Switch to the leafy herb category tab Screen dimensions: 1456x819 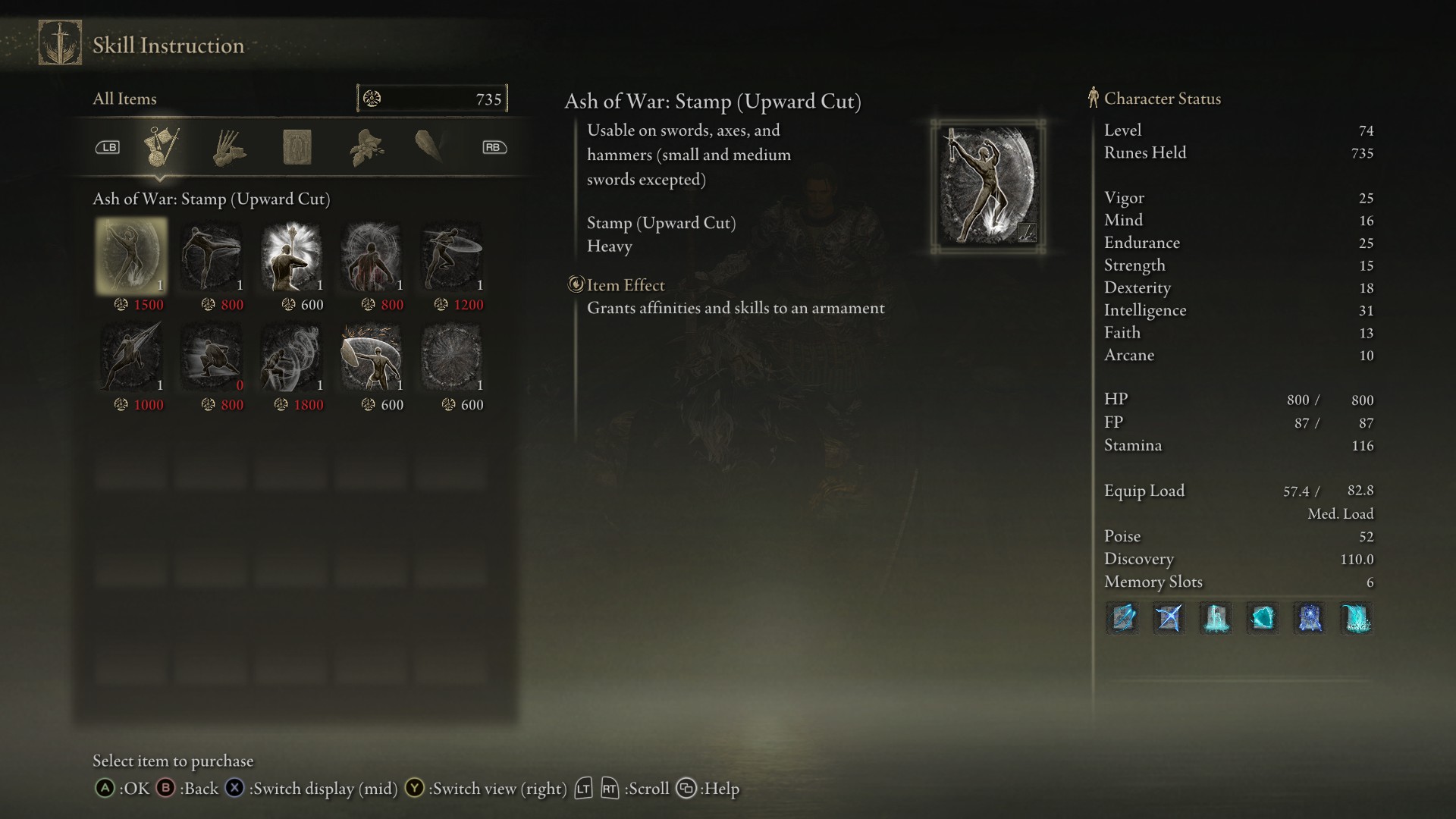coord(366,147)
